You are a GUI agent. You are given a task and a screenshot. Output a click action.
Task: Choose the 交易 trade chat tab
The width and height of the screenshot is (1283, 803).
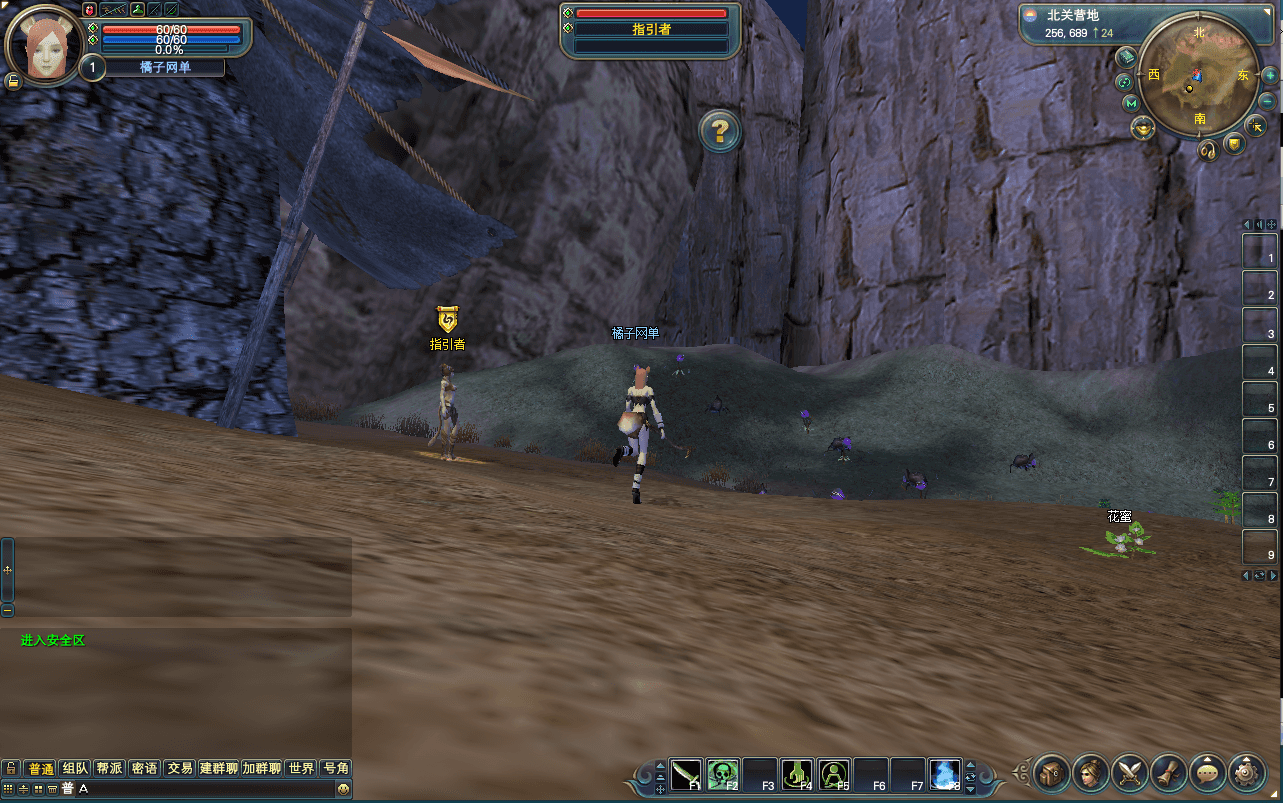click(180, 768)
